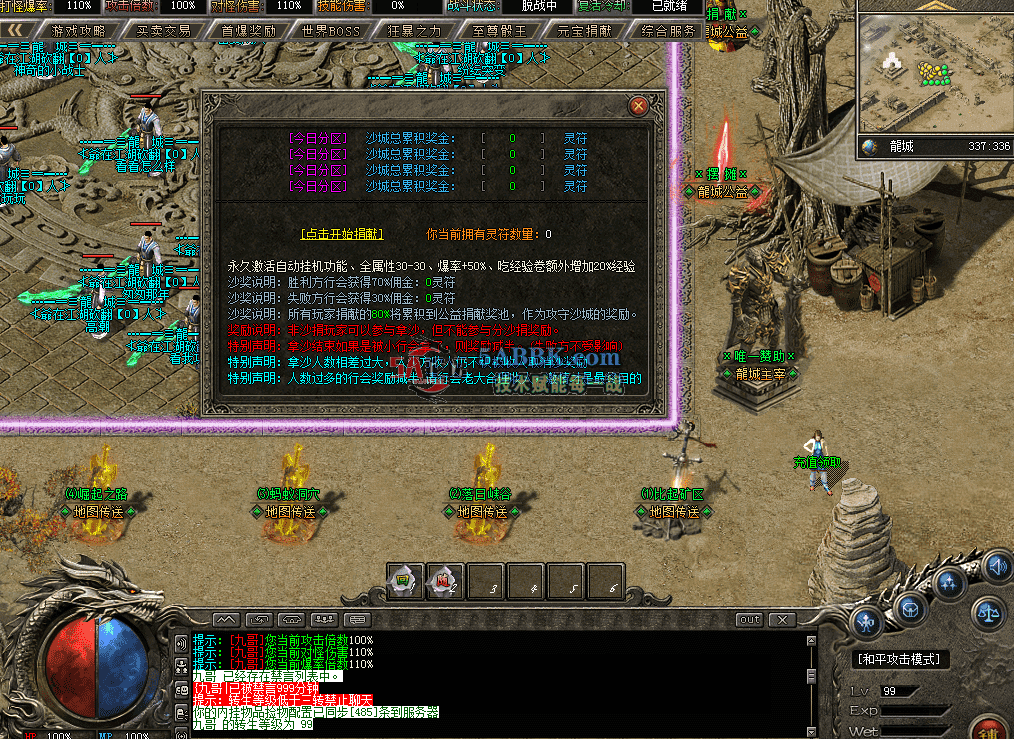Toggle the 和平攻击模式 attack mode
The height and width of the screenshot is (739, 1014).
900,659
